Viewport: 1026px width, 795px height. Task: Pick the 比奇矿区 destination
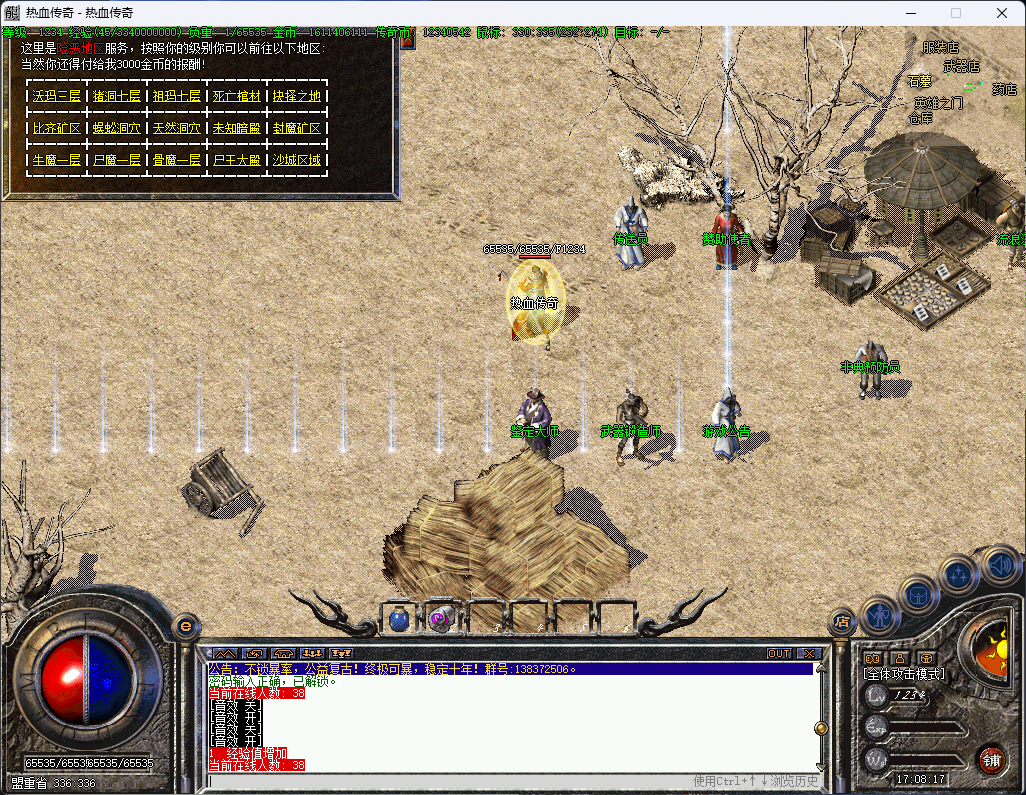pyautogui.click(x=56, y=128)
